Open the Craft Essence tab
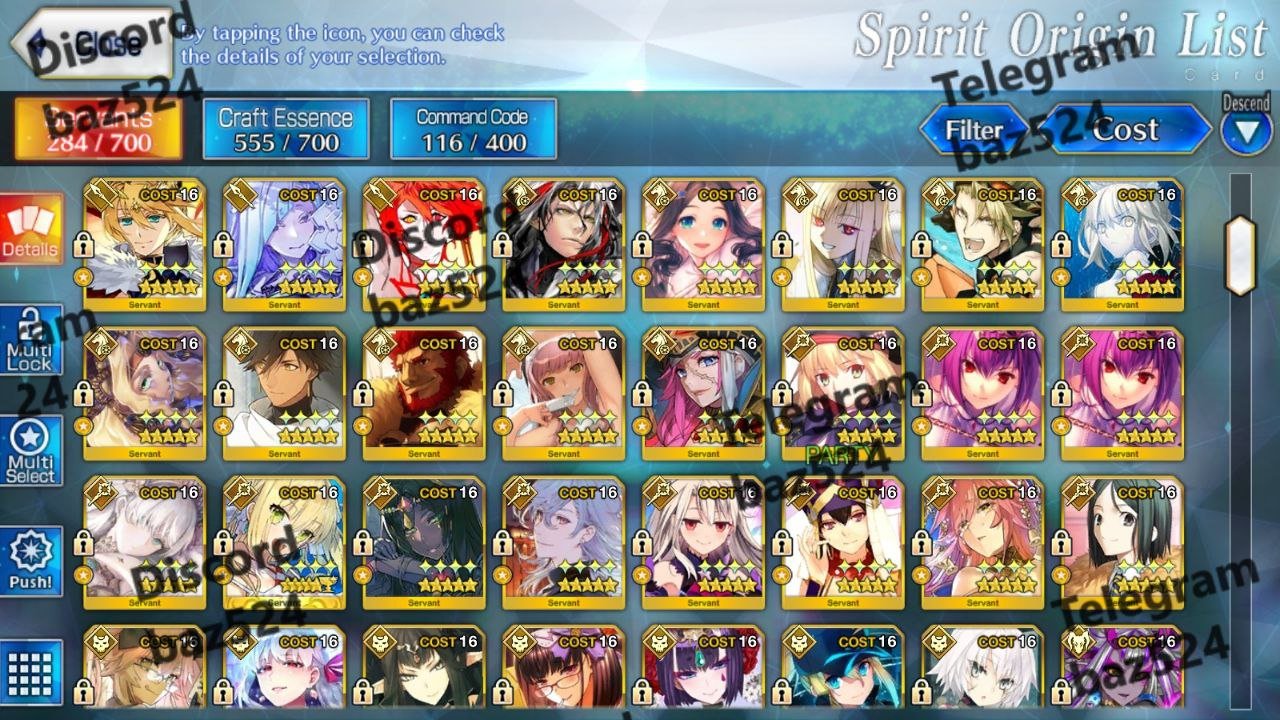The width and height of the screenshot is (1280, 720). coord(285,129)
